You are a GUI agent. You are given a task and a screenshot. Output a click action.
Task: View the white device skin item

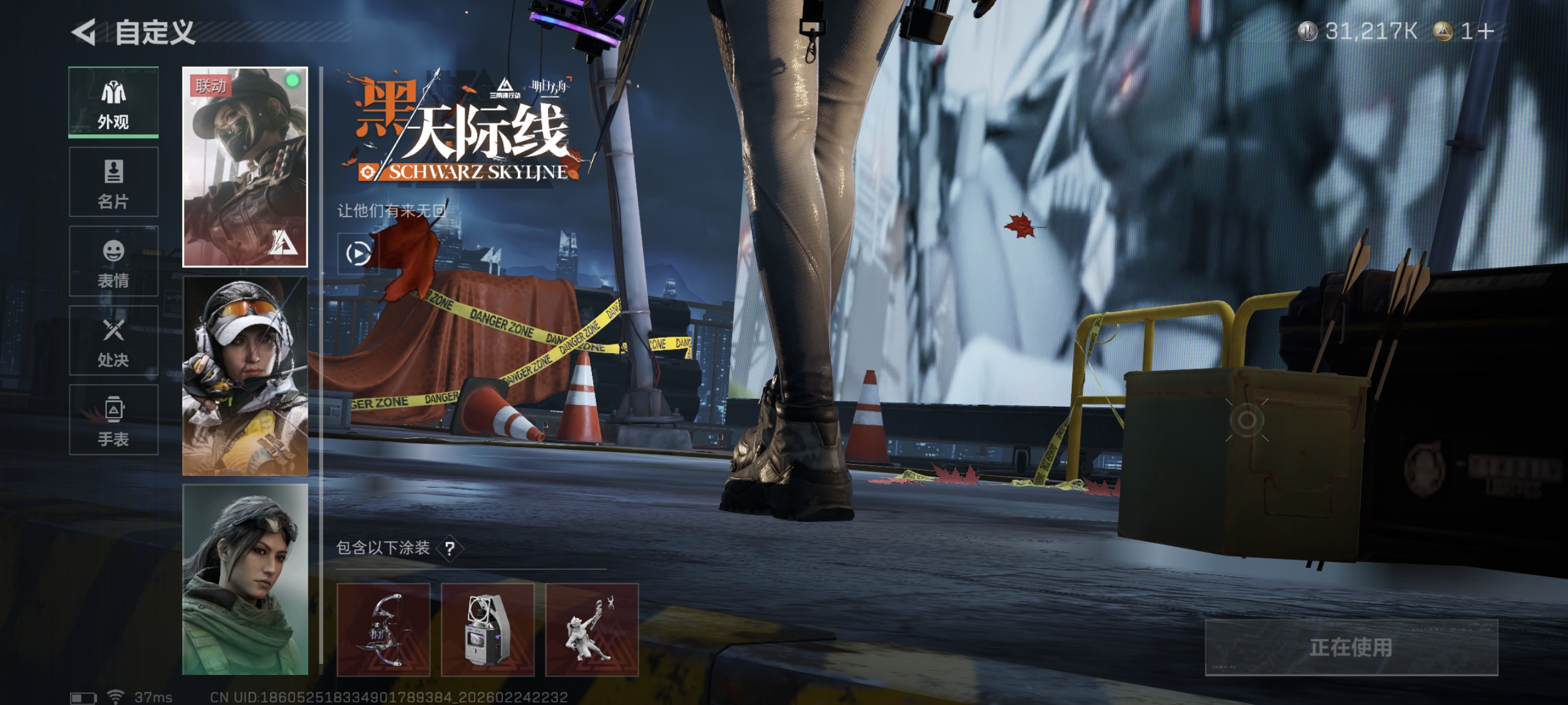(x=487, y=630)
